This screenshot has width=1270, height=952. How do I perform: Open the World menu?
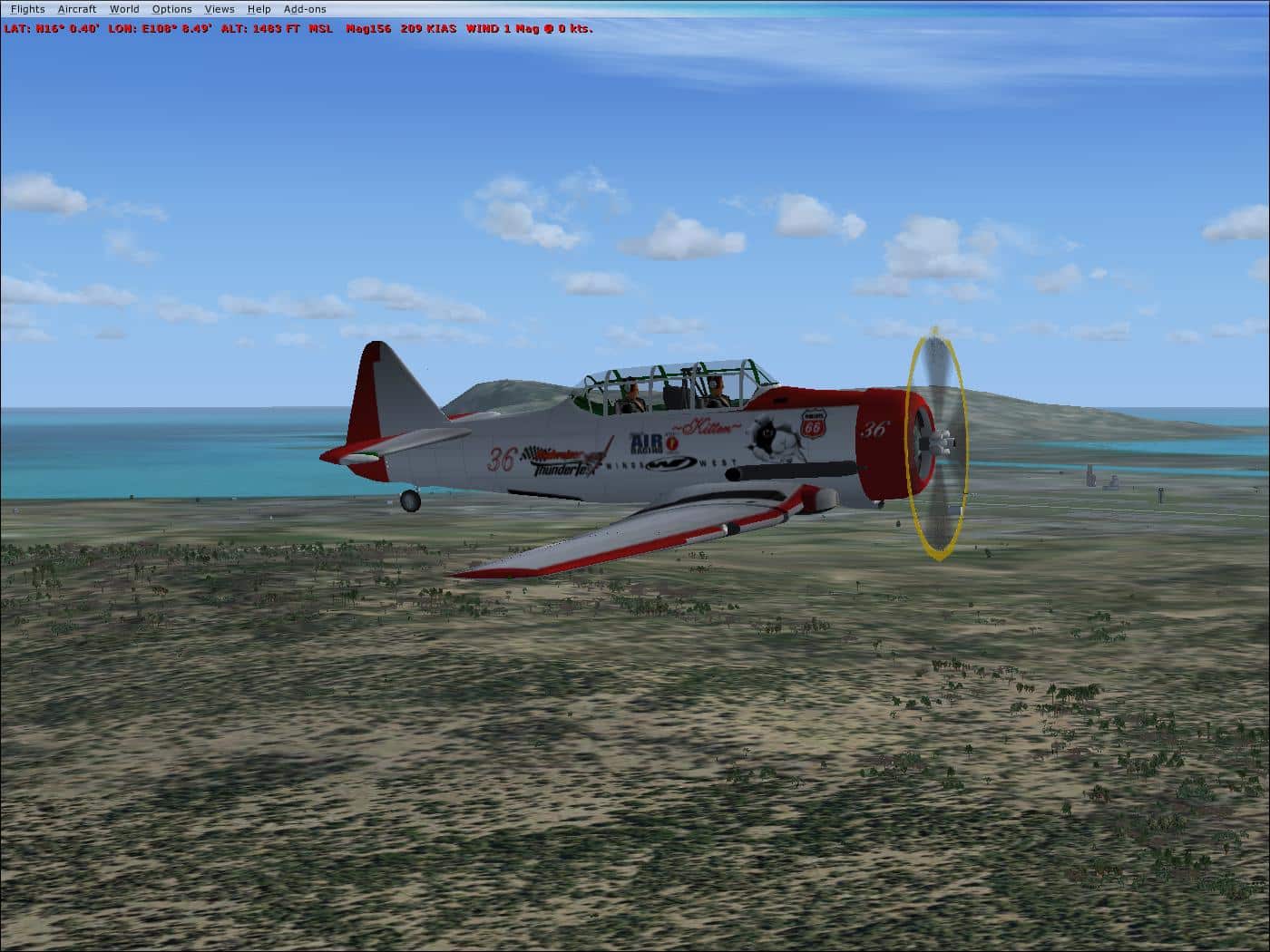click(x=123, y=8)
